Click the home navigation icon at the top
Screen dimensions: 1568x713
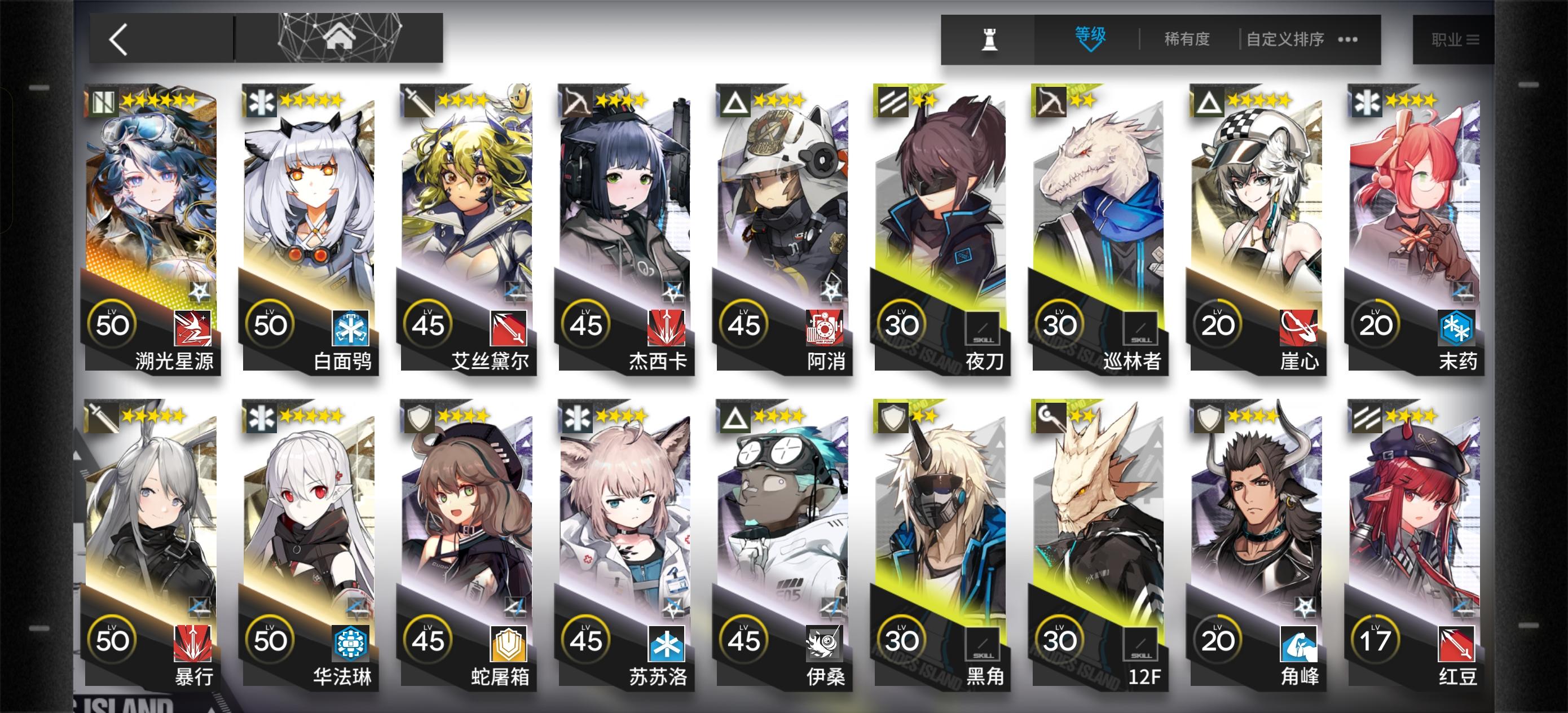[341, 39]
